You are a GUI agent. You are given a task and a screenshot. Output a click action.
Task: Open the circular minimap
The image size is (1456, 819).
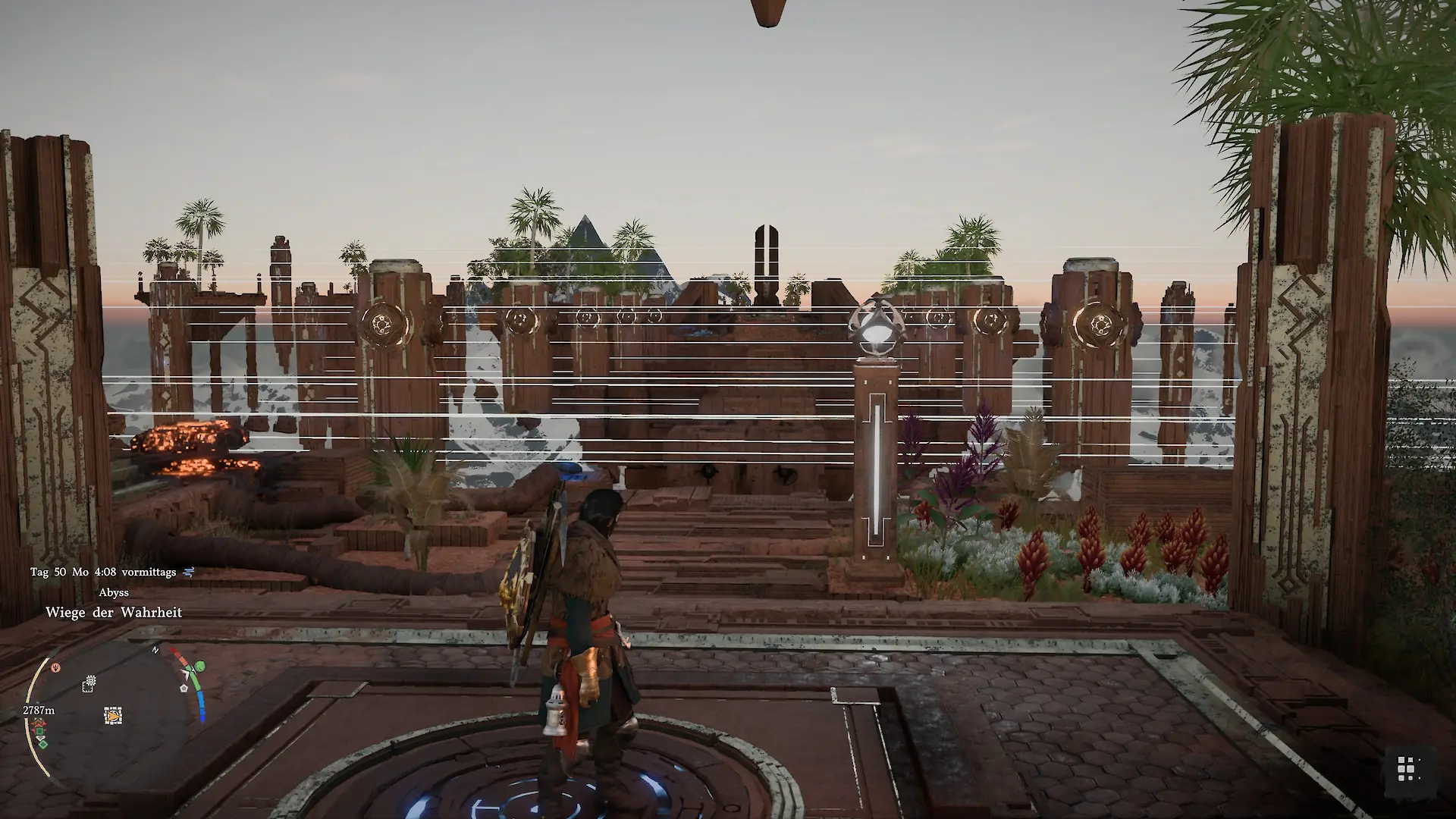(x=114, y=713)
